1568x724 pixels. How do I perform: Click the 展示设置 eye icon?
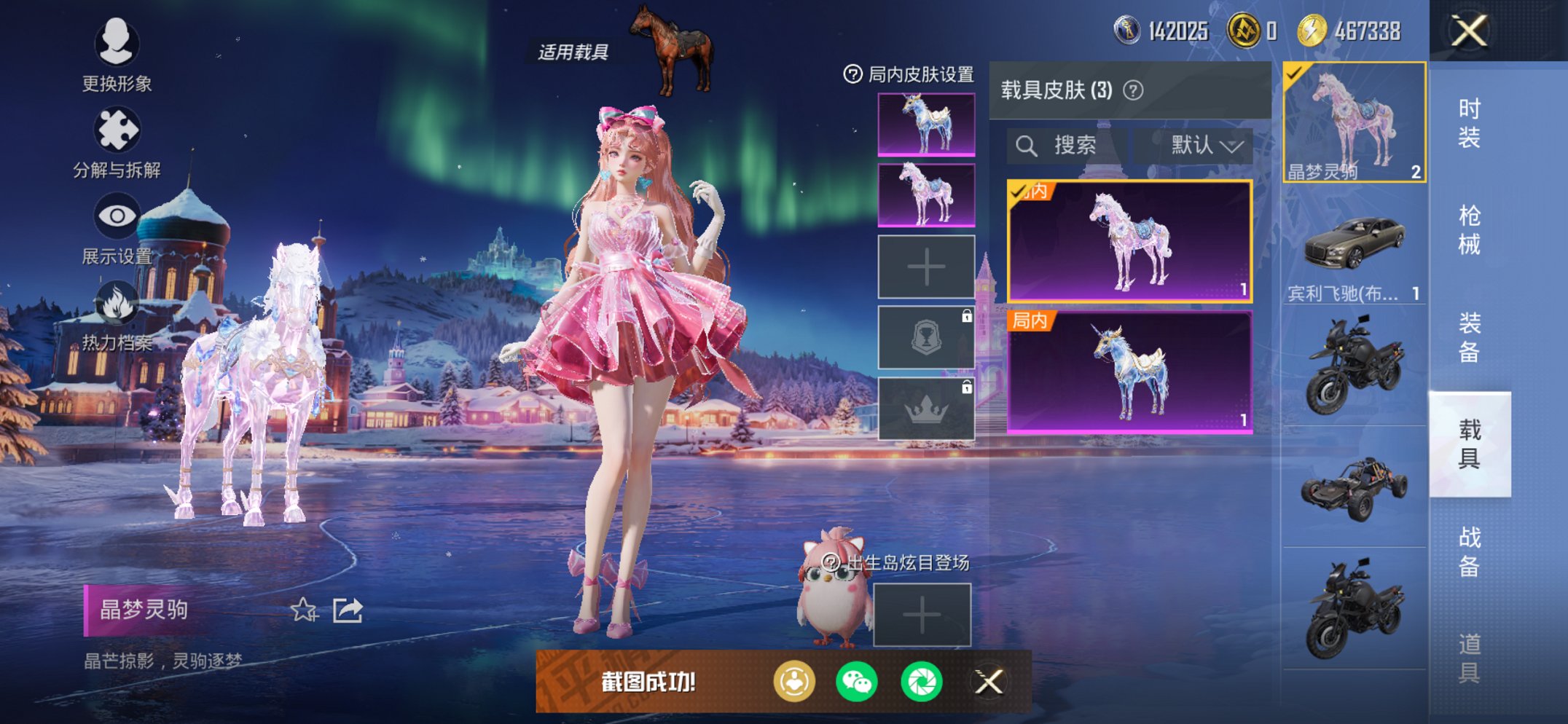click(x=119, y=215)
